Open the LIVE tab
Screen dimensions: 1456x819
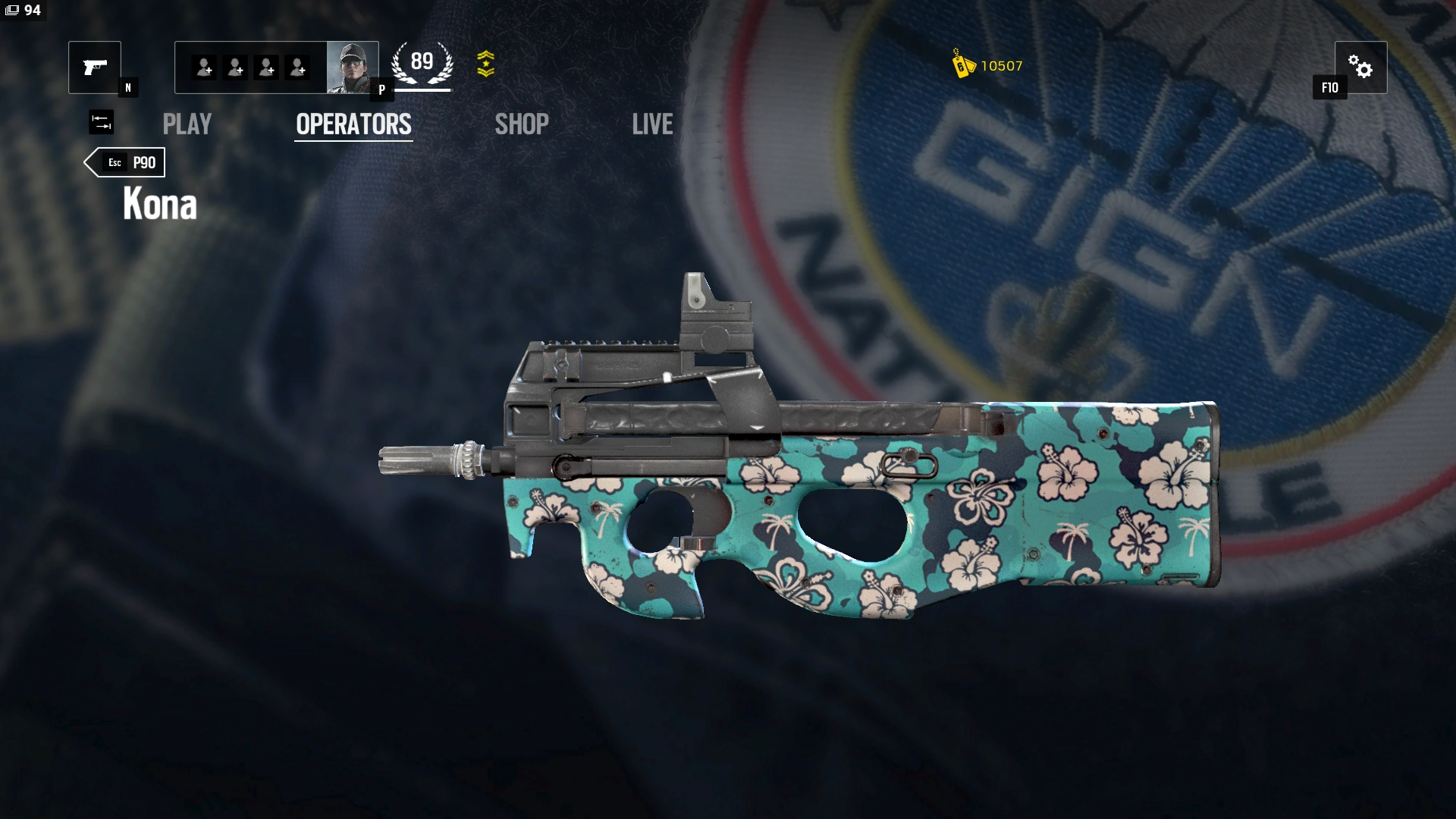tap(653, 124)
